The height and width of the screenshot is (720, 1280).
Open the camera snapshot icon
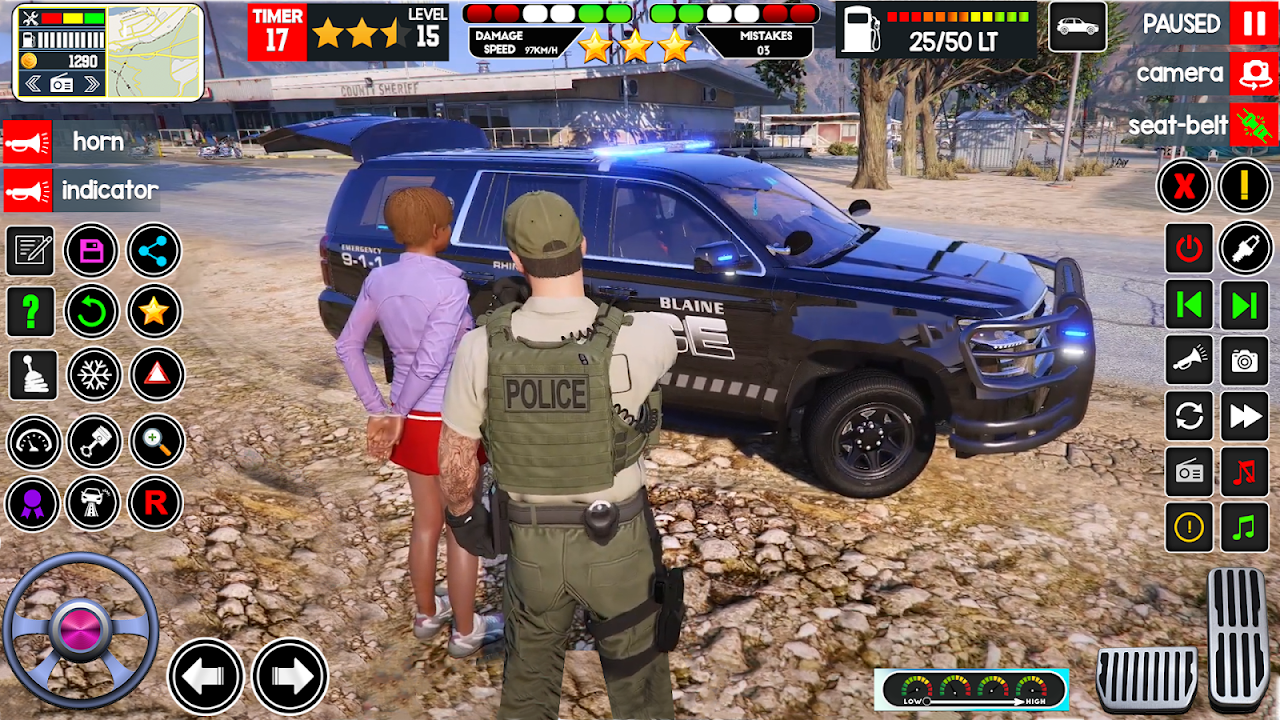(x=1245, y=361)
